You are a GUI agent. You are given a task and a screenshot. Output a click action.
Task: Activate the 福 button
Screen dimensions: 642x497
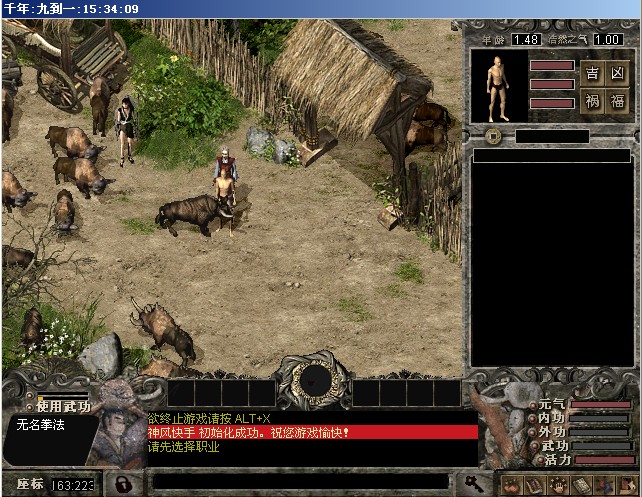[x=618, y=101]
